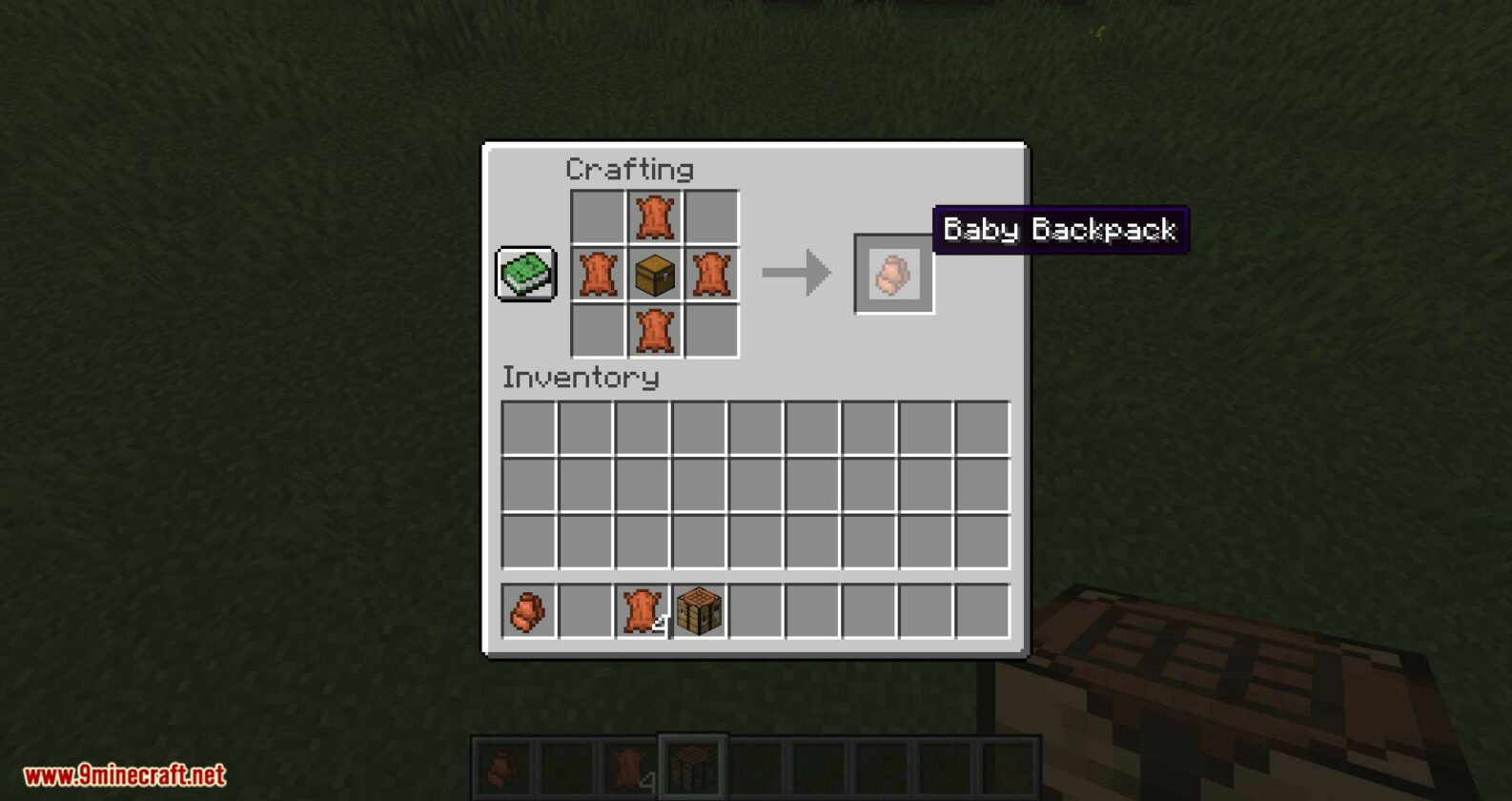Click the arrow pointing to the crafting result

[795, 275]
